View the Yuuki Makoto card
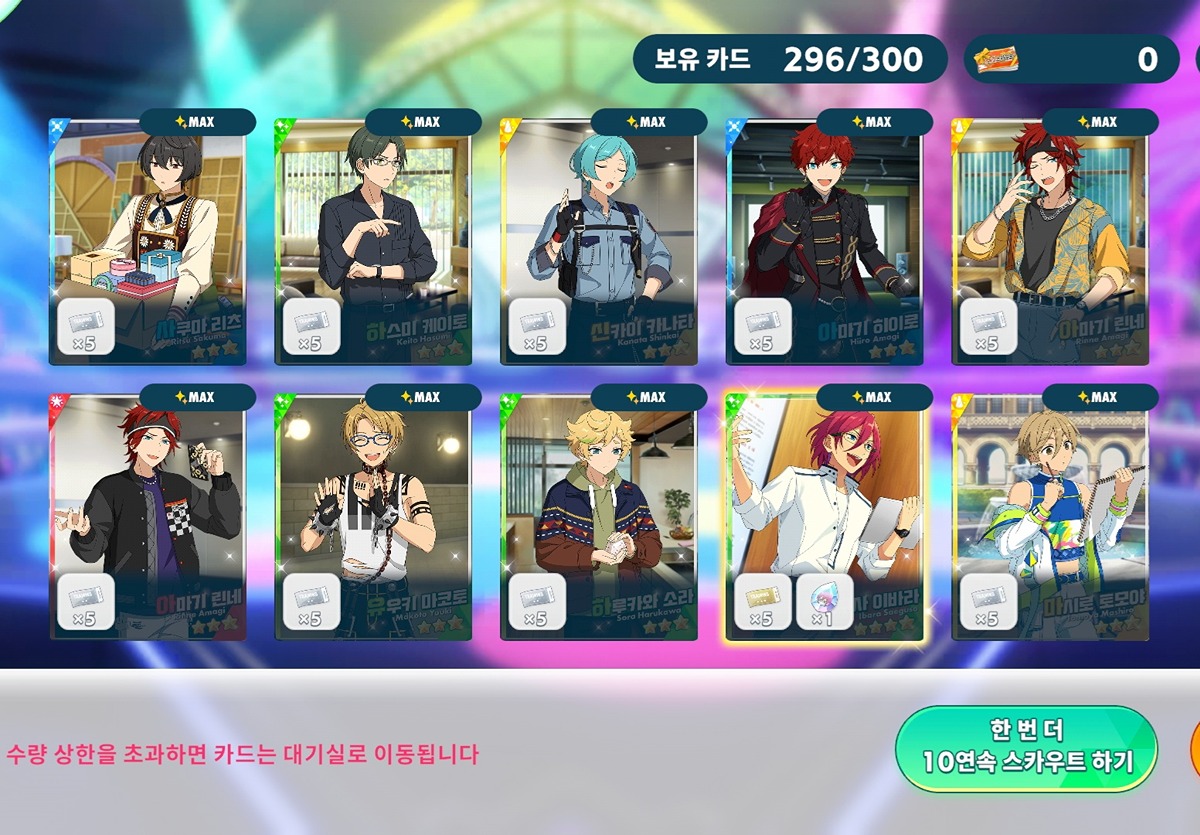 (x=373, y=515)
